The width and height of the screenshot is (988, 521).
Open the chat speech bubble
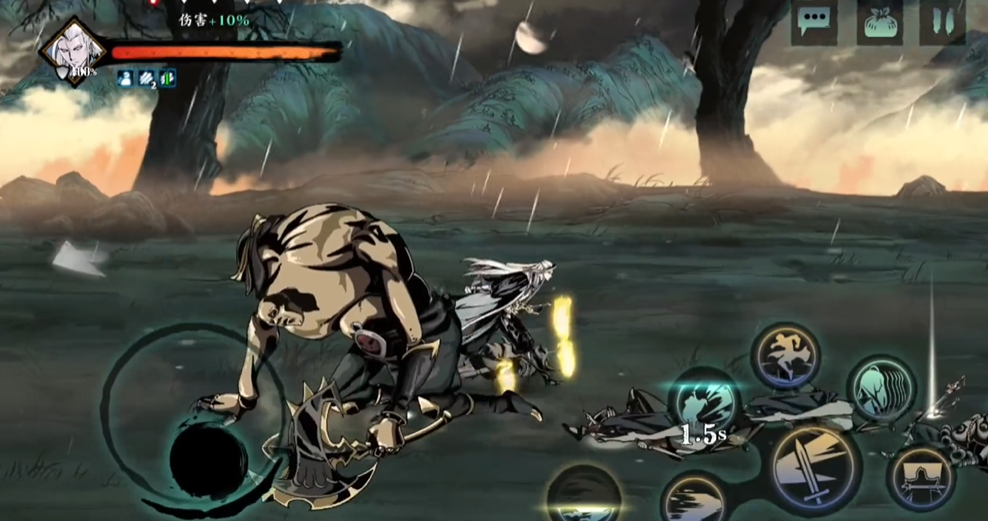[x=814, y=22]
